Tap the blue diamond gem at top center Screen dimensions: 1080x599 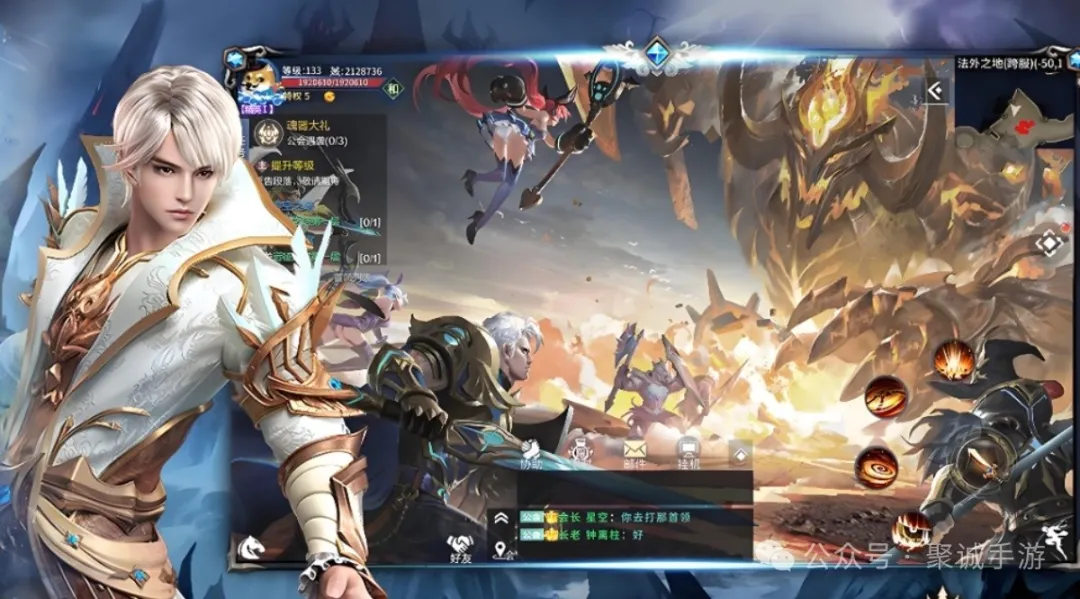click(x=656, y=53)
